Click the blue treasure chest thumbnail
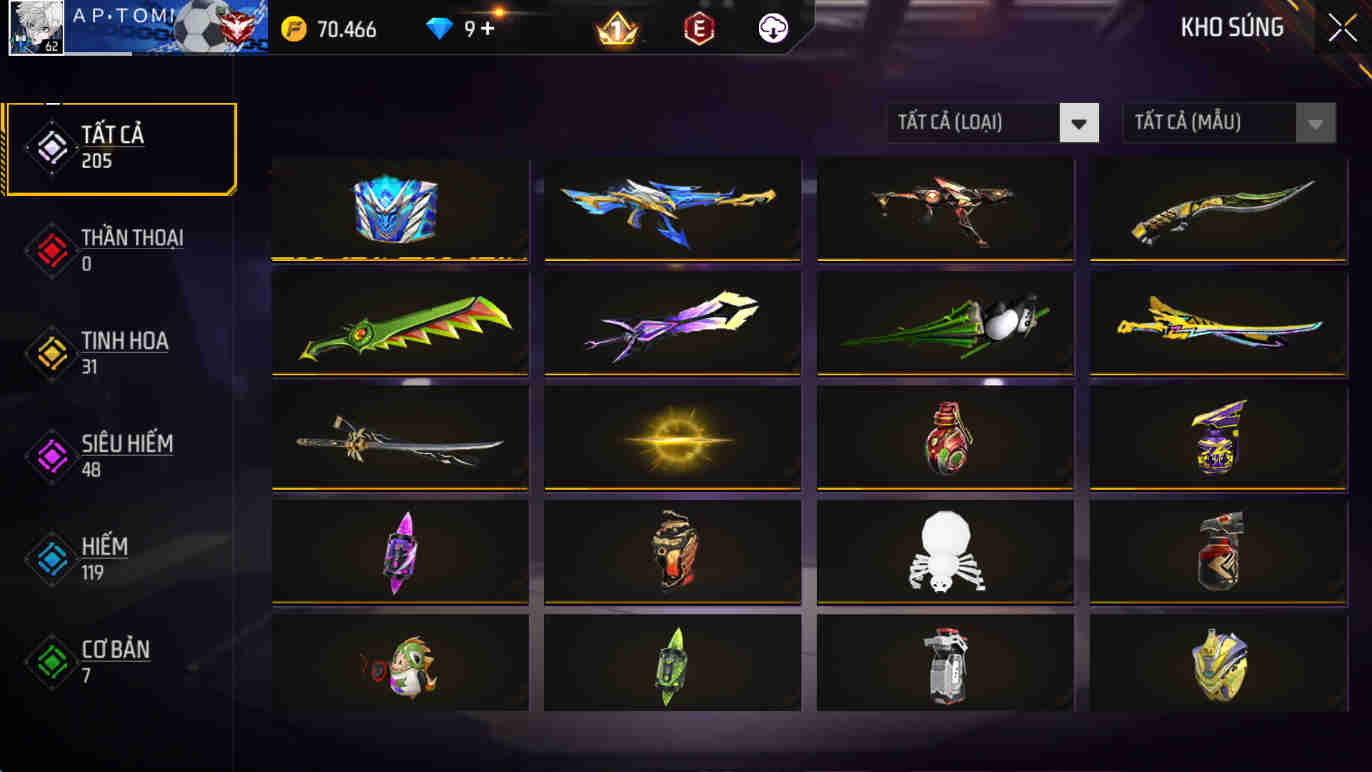Screen dimensions: 1372x772 click(399, 210)
